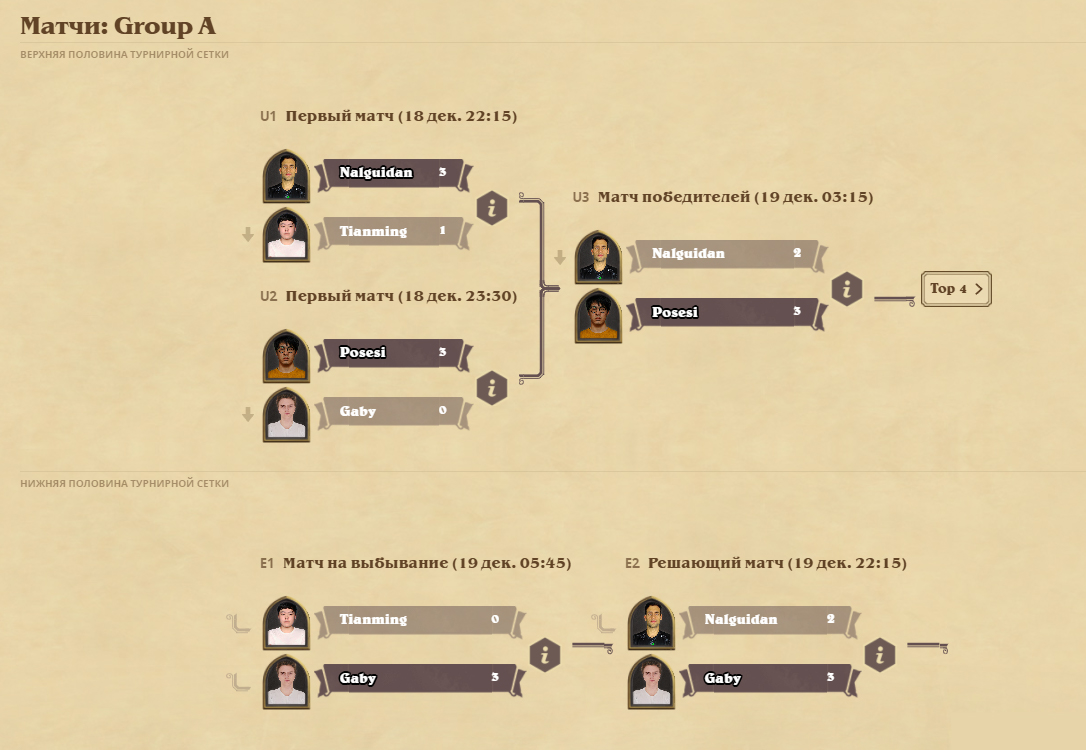This screenshot has height=750, width=1086.
Task: Choose Posesi's banner in match U2
Action: tap(392, 353)
